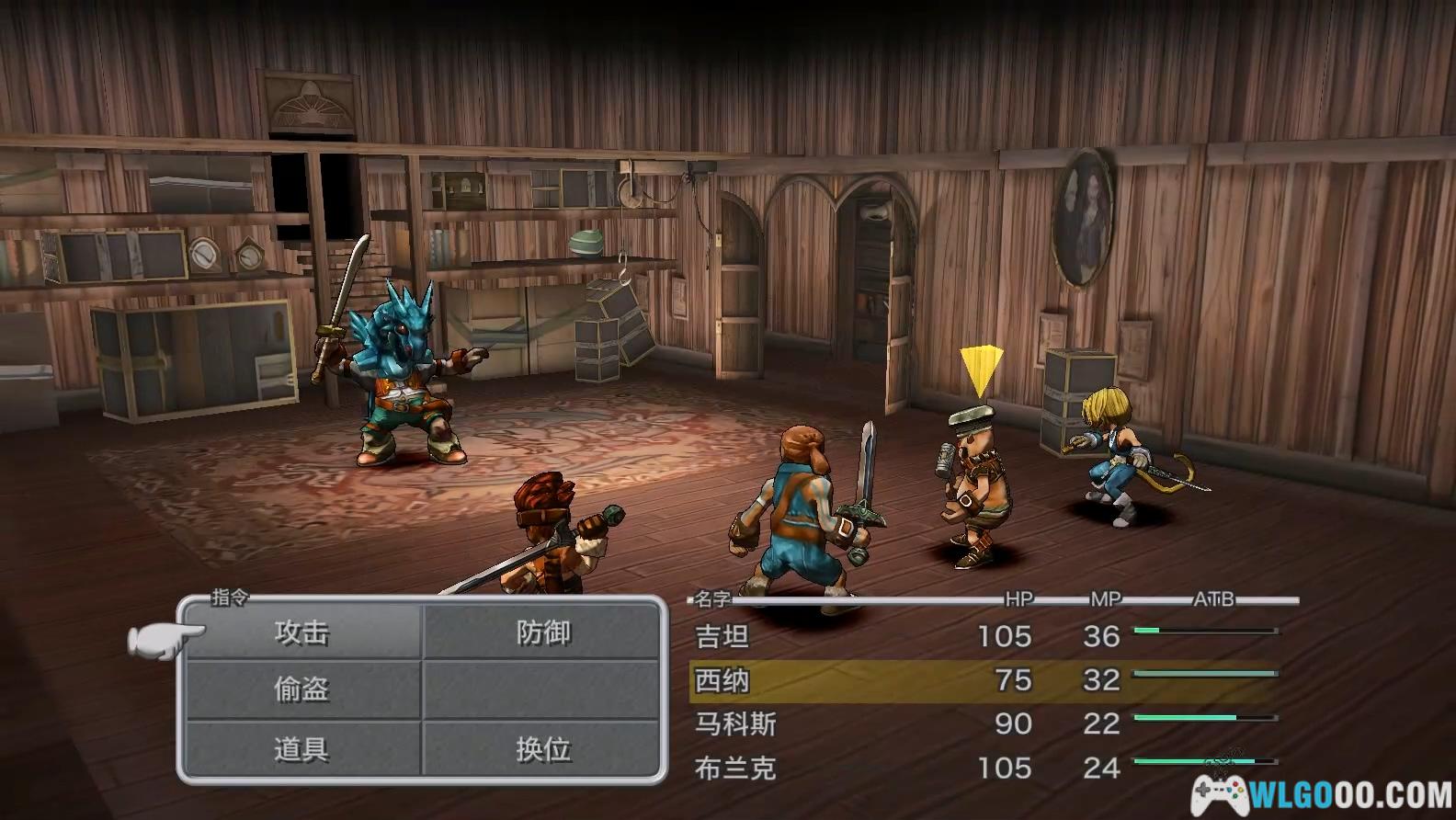
Task: Select party member 吉坦 row
Action: pyautogui.click(x=984, y=636)
